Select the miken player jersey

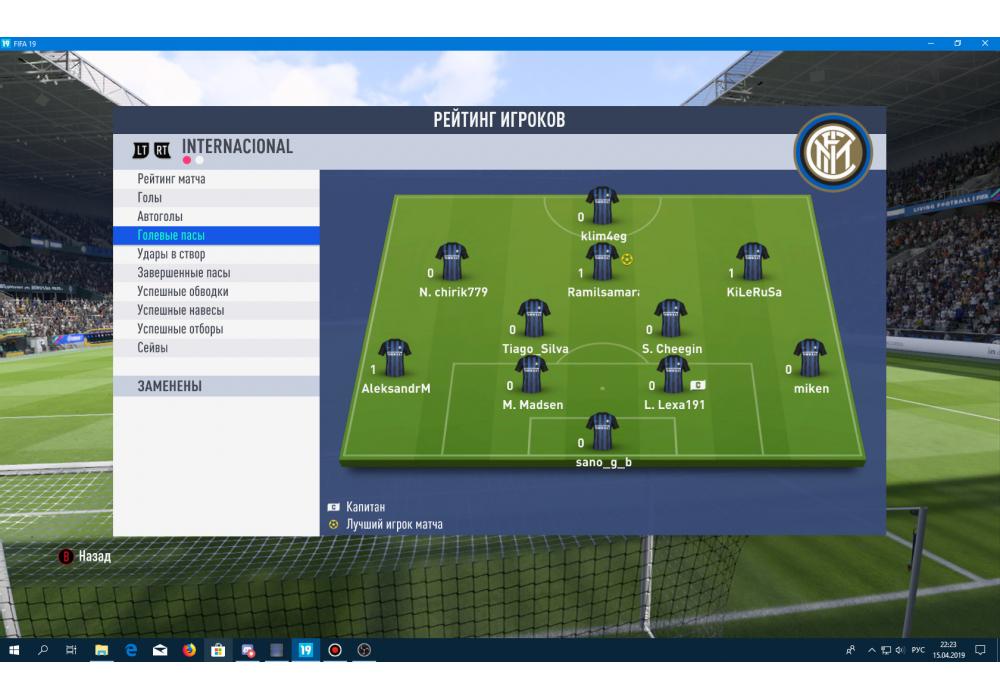click(810, 358)
